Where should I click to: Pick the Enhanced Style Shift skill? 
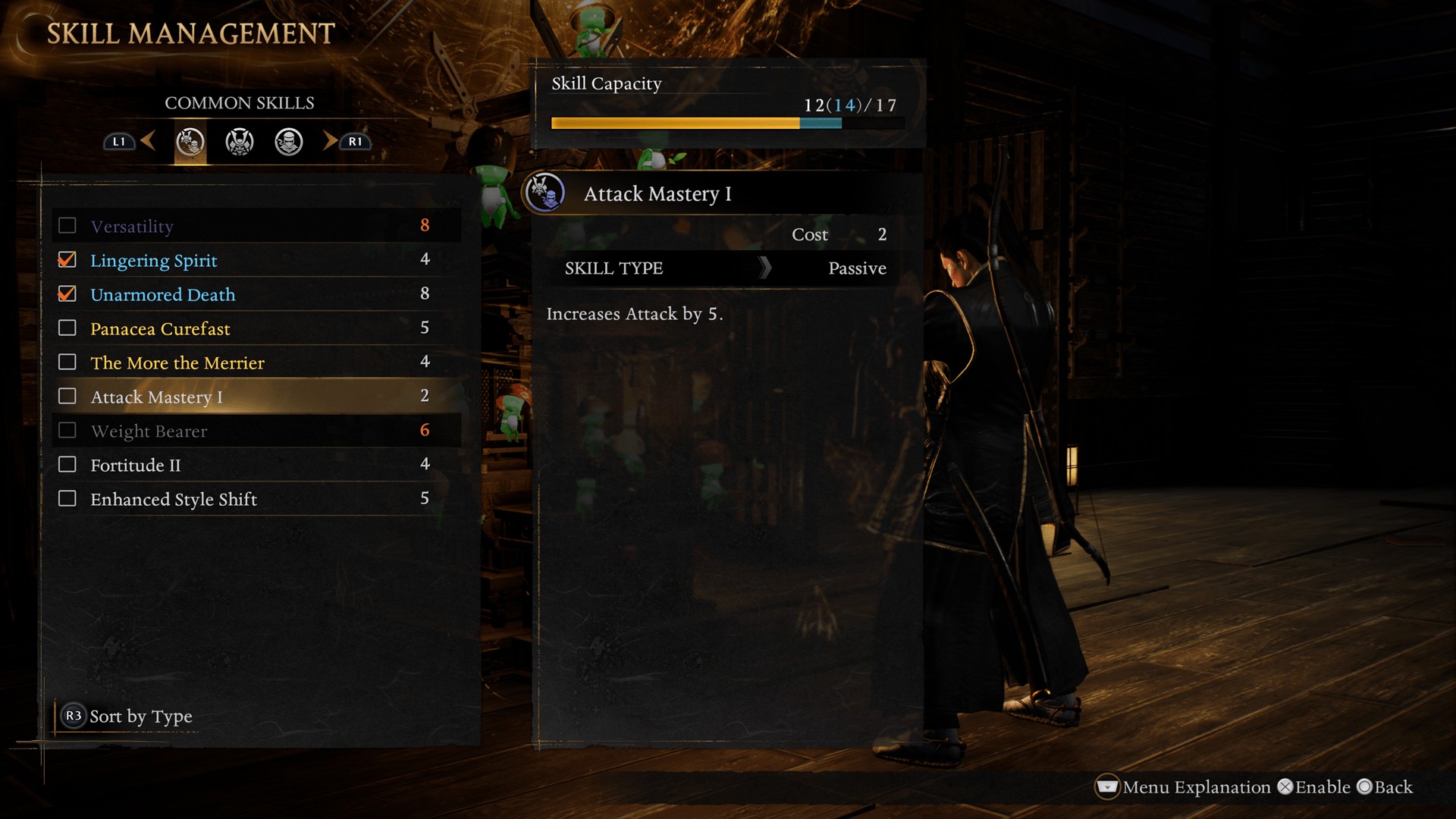(x=256, y=499)
